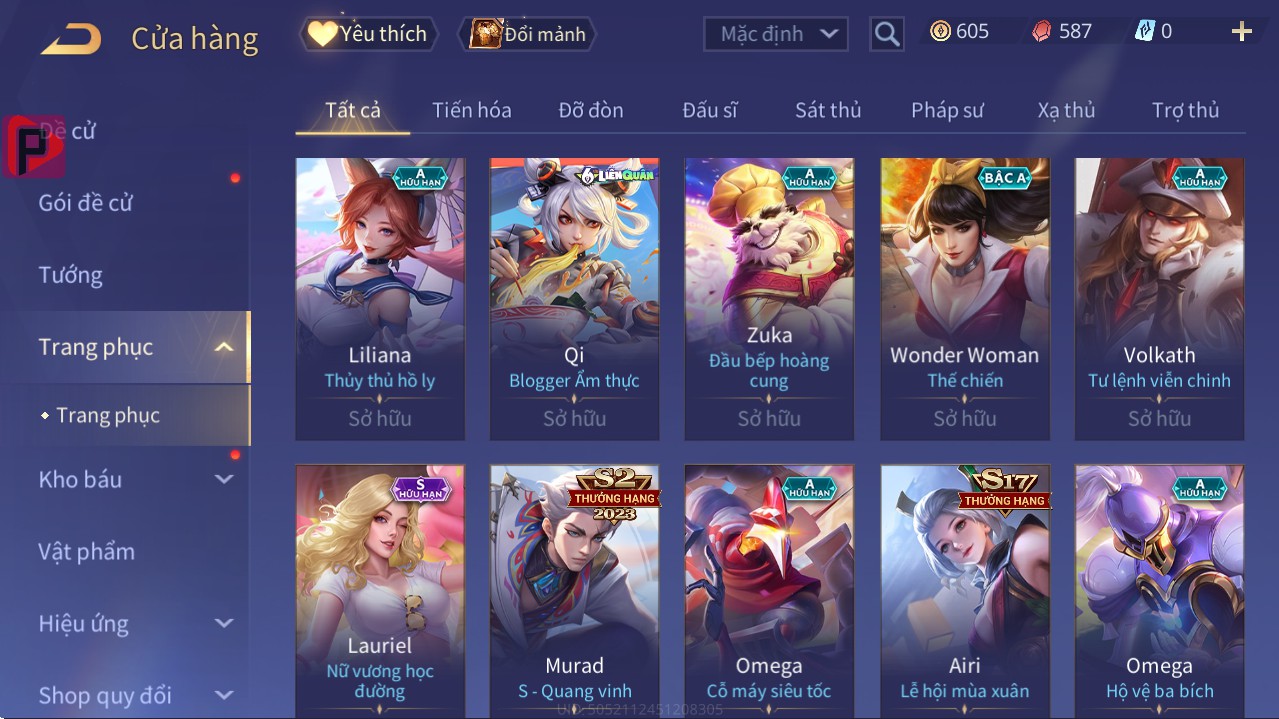
Task: Click the magnifying glass search button
Action: click(886, 34)
